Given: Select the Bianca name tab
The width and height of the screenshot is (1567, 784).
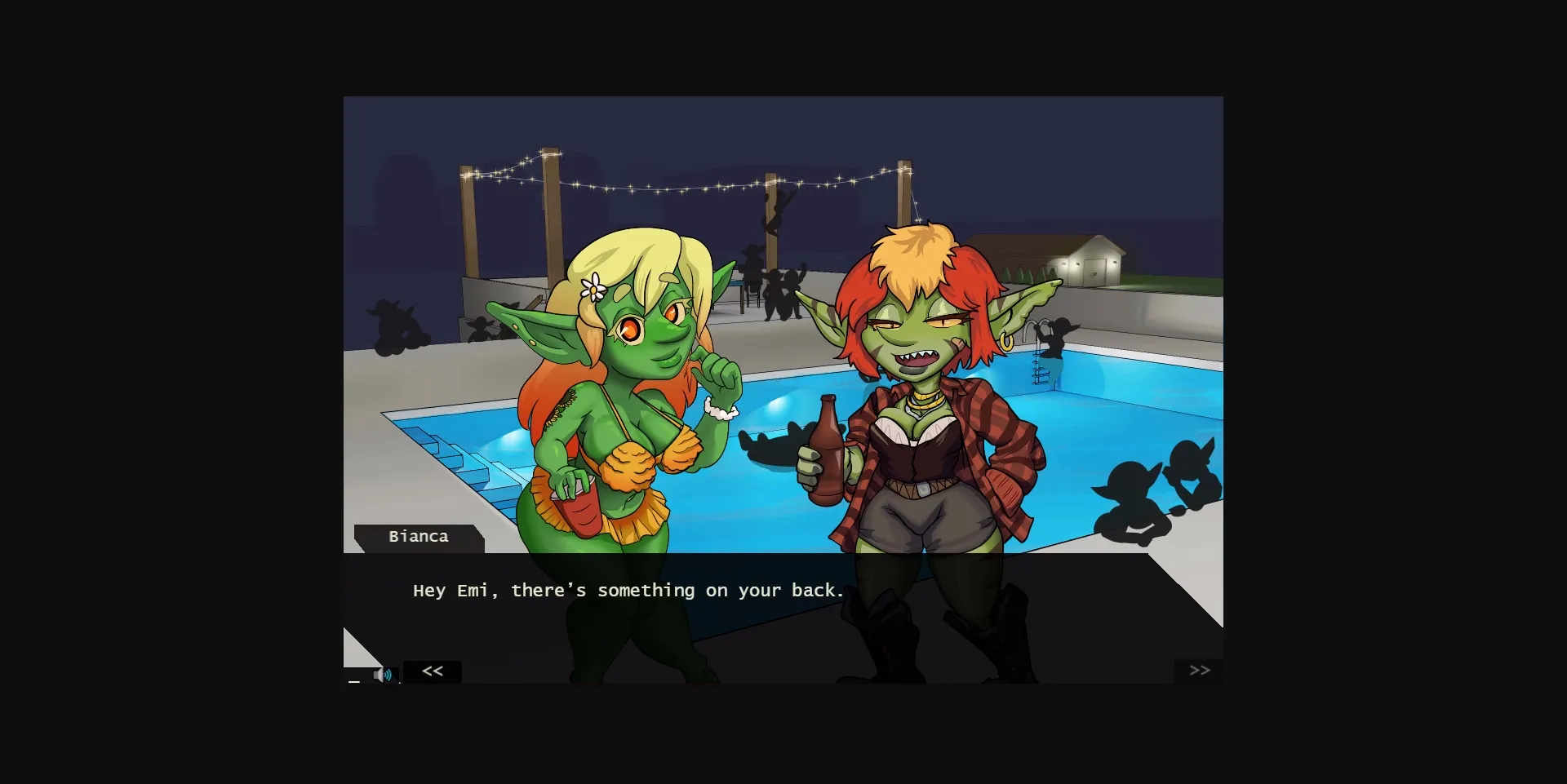Looking at the screenshot, I should [419, 537].
